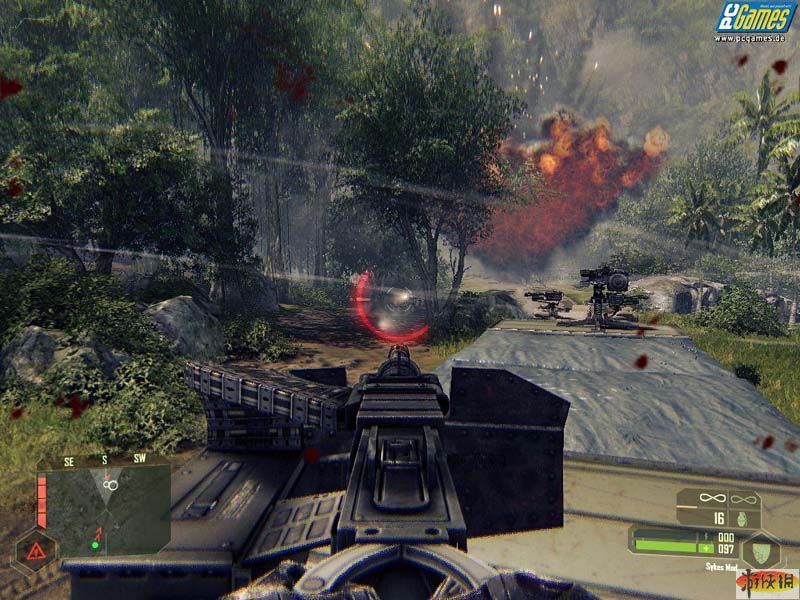This screenshot has width=800, height=600.
Task: Select the grenade icon in ammo panel
Action: click(744, 519)
